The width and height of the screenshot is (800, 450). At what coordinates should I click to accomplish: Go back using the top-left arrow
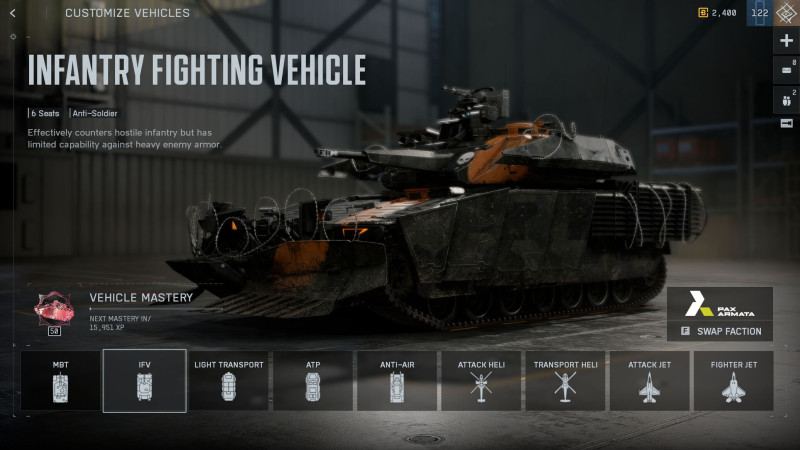(12, 13)
